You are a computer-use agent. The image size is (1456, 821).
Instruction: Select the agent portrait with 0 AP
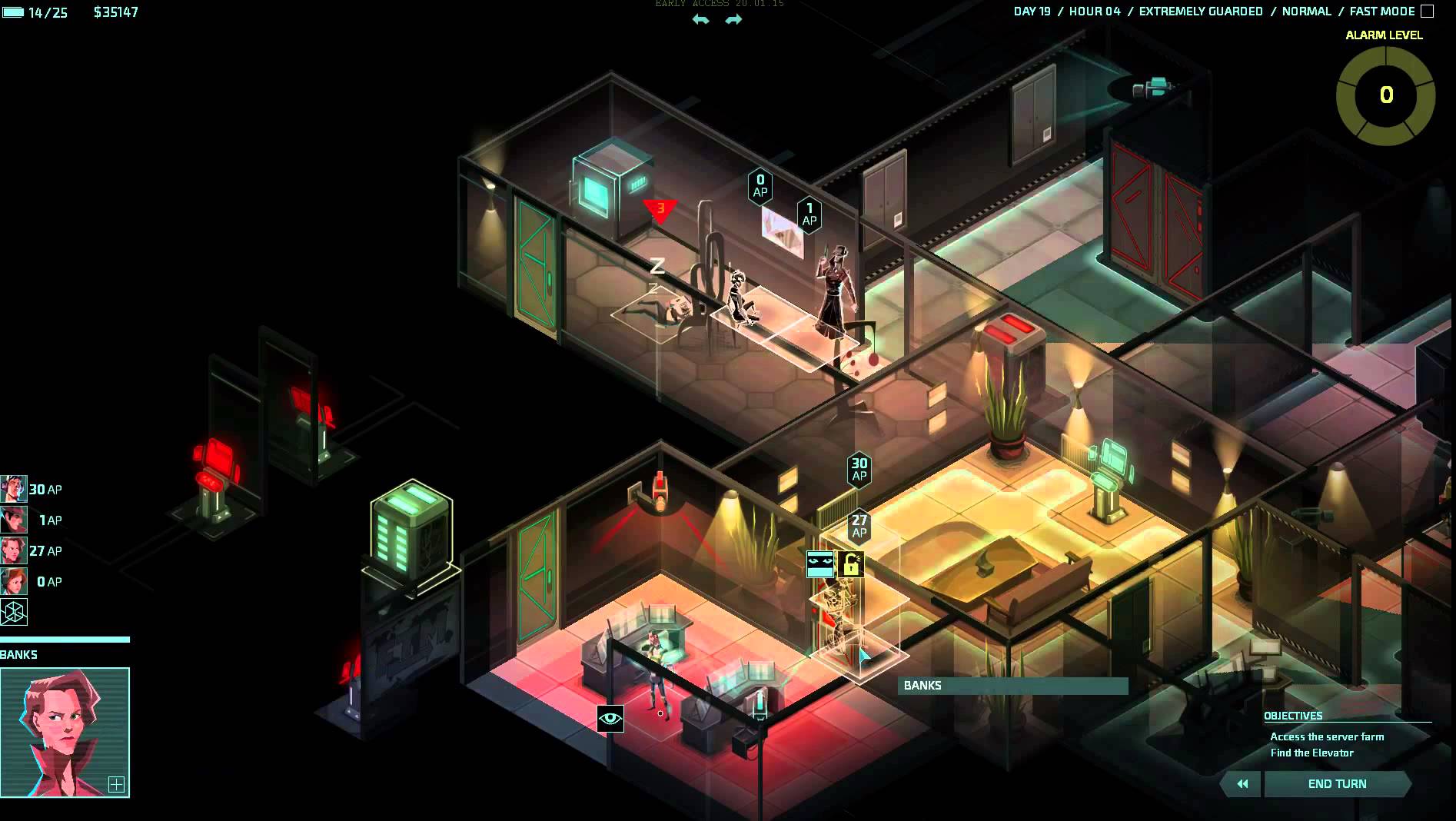[x=13, y=581]
